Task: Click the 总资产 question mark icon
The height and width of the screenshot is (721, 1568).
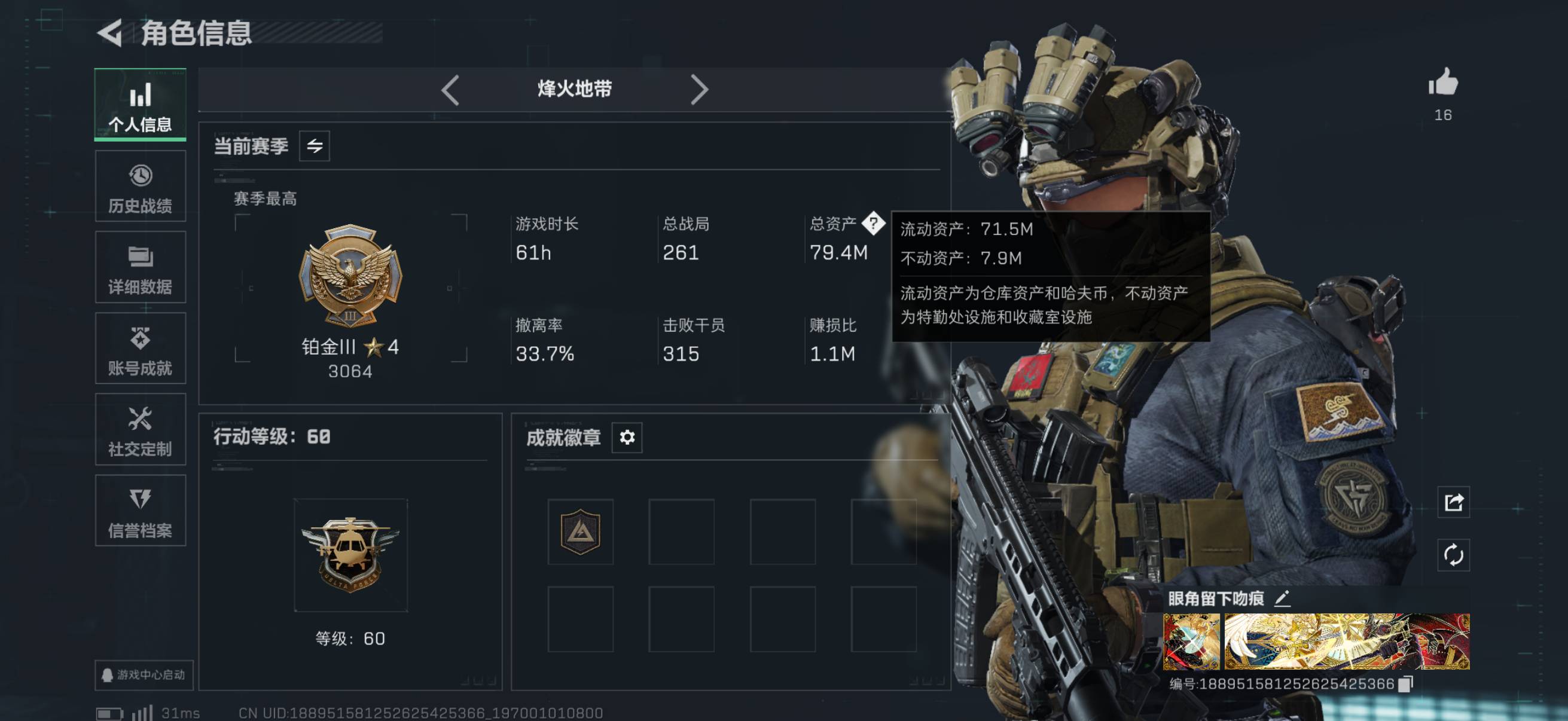Action: point(874,224)
